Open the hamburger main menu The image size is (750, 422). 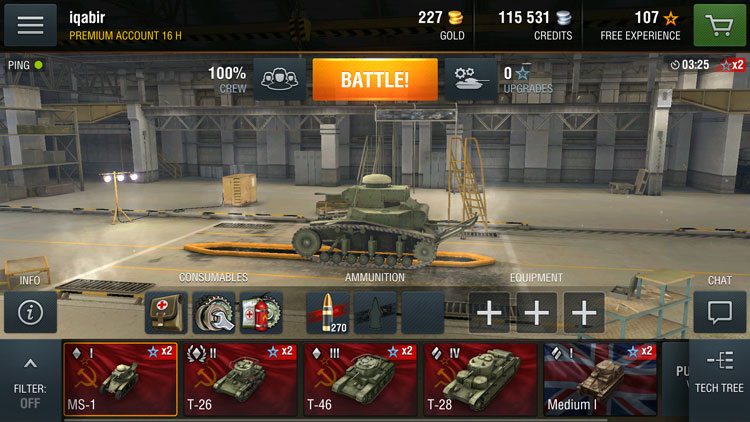(30, 25)
